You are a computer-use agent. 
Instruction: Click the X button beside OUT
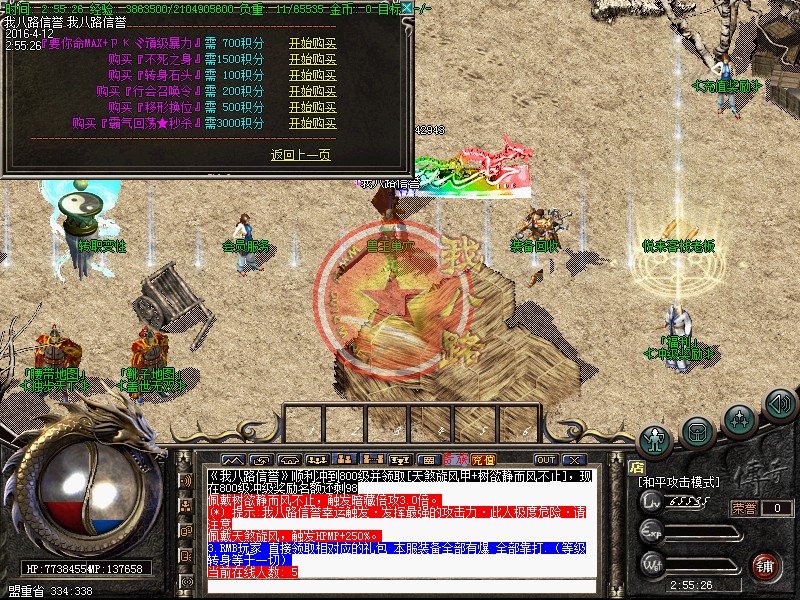click(x=573, y=460)
